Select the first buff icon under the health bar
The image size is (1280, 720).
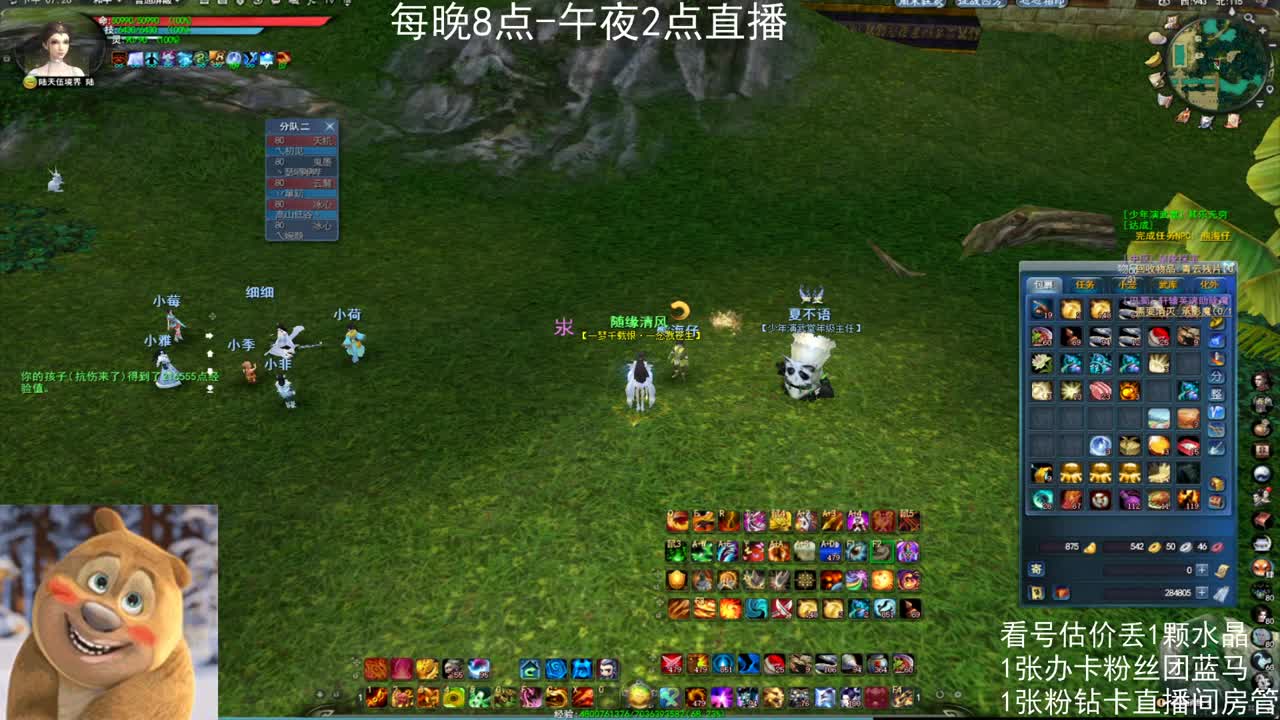pos(119,59)
